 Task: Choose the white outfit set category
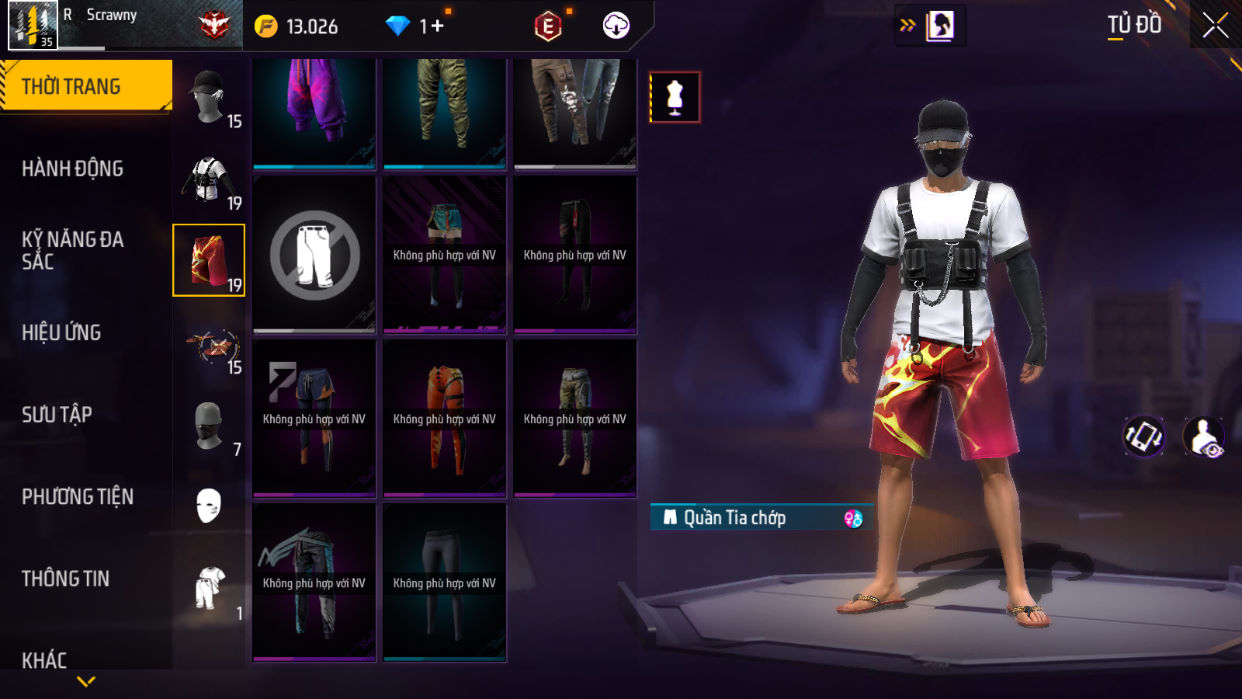click(x=209, y=588)
